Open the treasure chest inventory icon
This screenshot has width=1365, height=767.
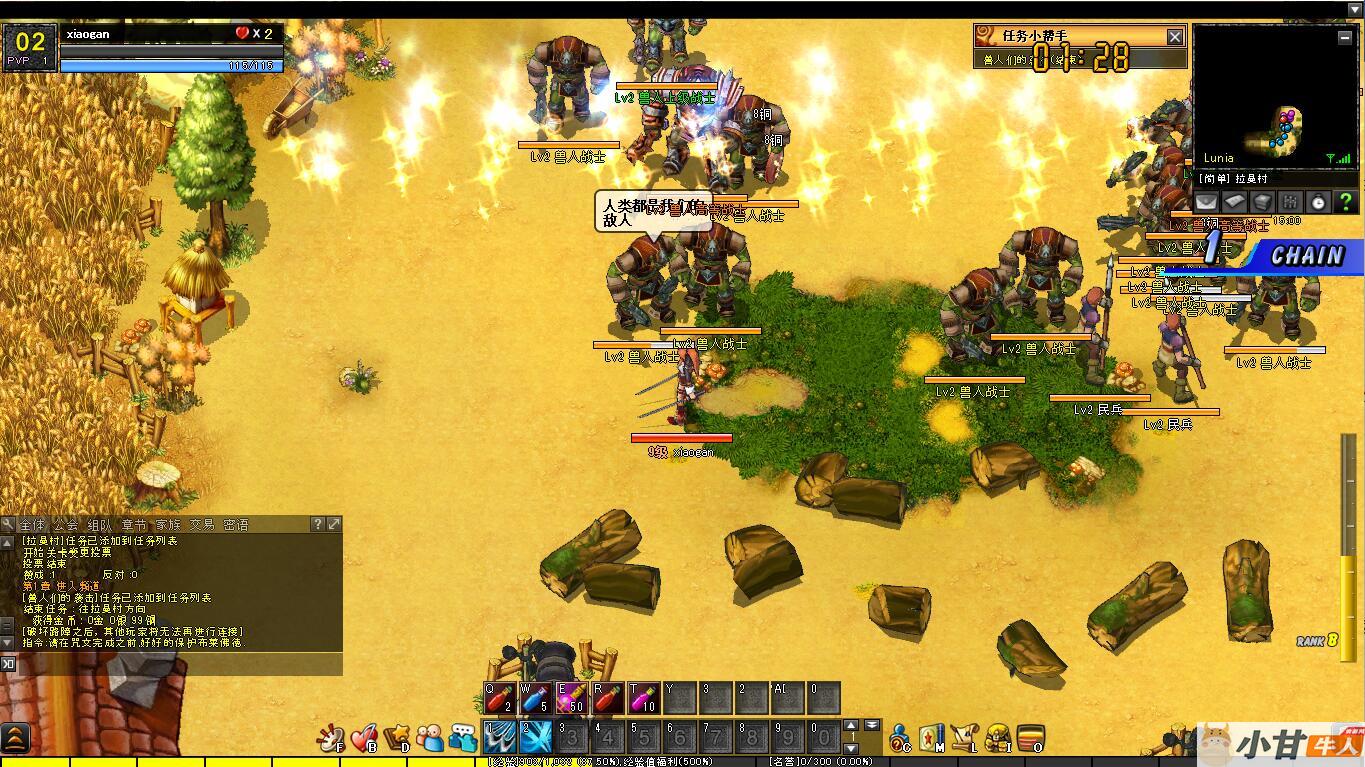[1030, 738]
